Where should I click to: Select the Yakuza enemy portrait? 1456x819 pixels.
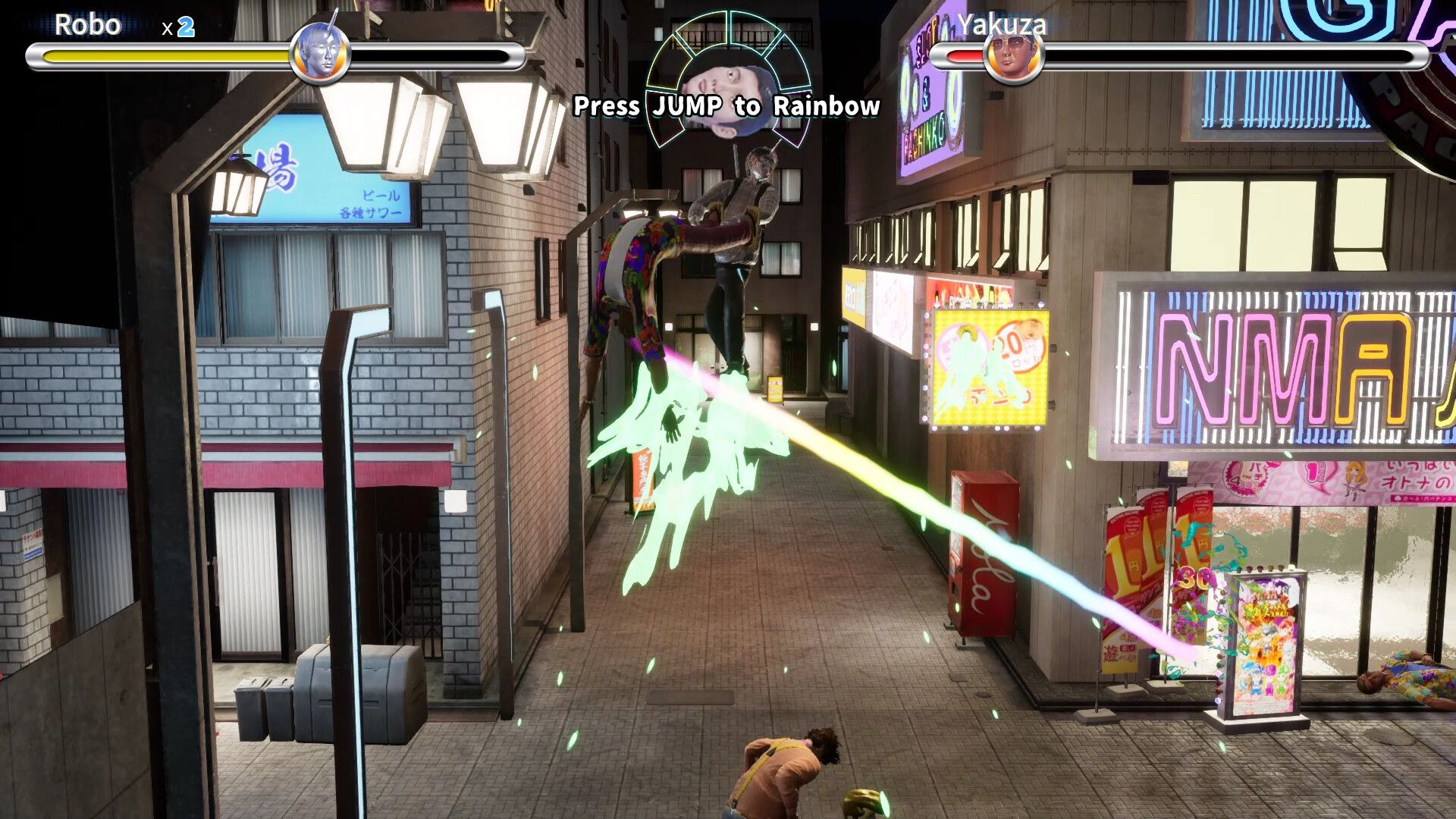(x=1012, y=55)
